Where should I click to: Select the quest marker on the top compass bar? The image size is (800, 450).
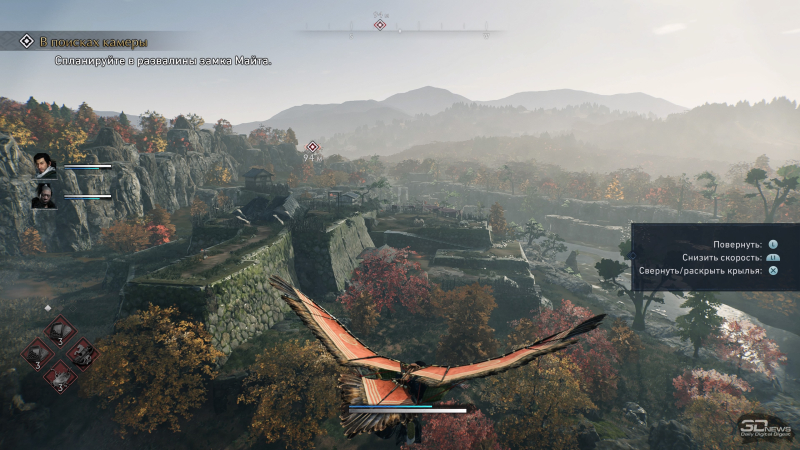click(x=379, y=24)
